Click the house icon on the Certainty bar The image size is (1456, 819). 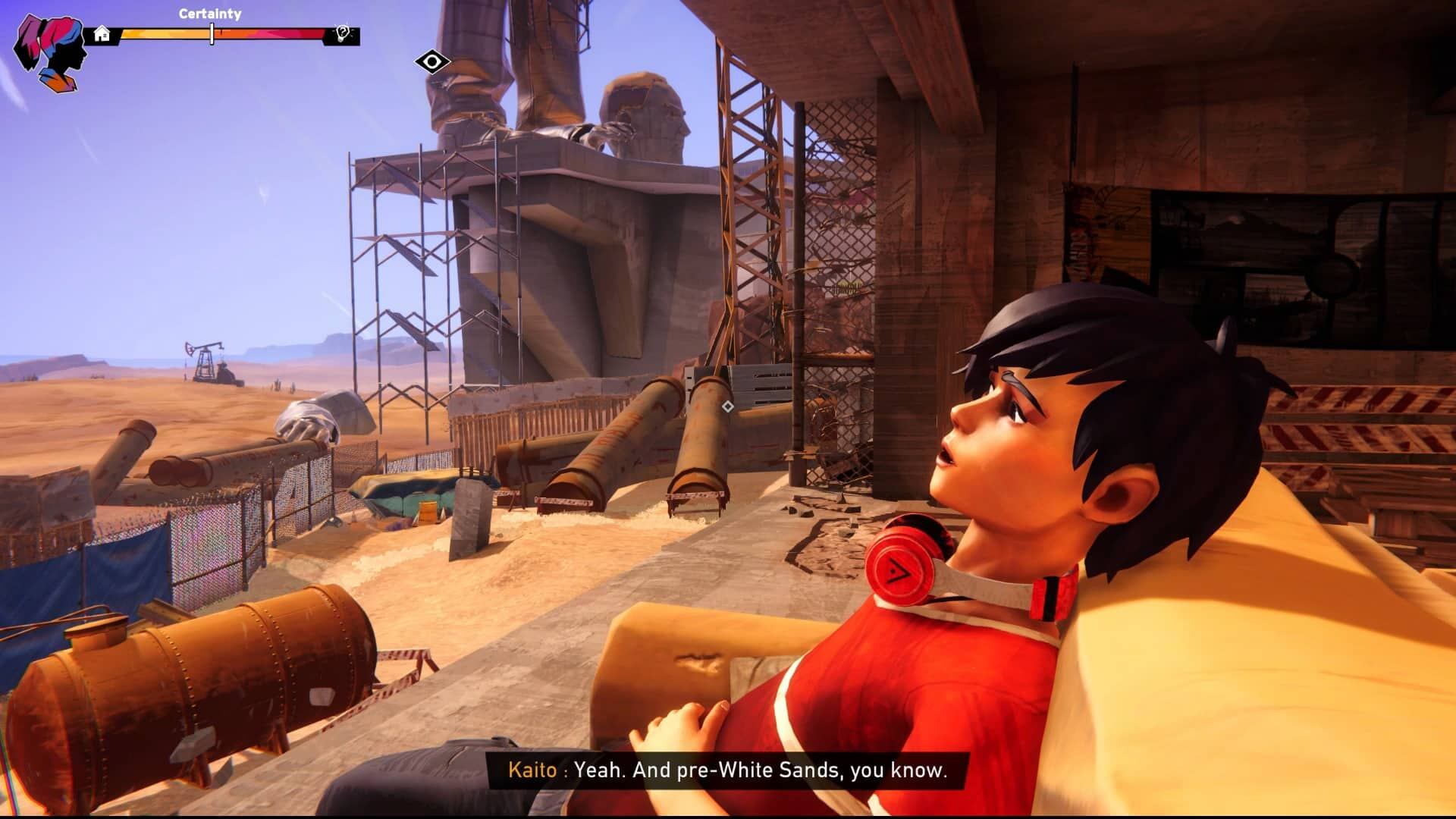(102, 34)
